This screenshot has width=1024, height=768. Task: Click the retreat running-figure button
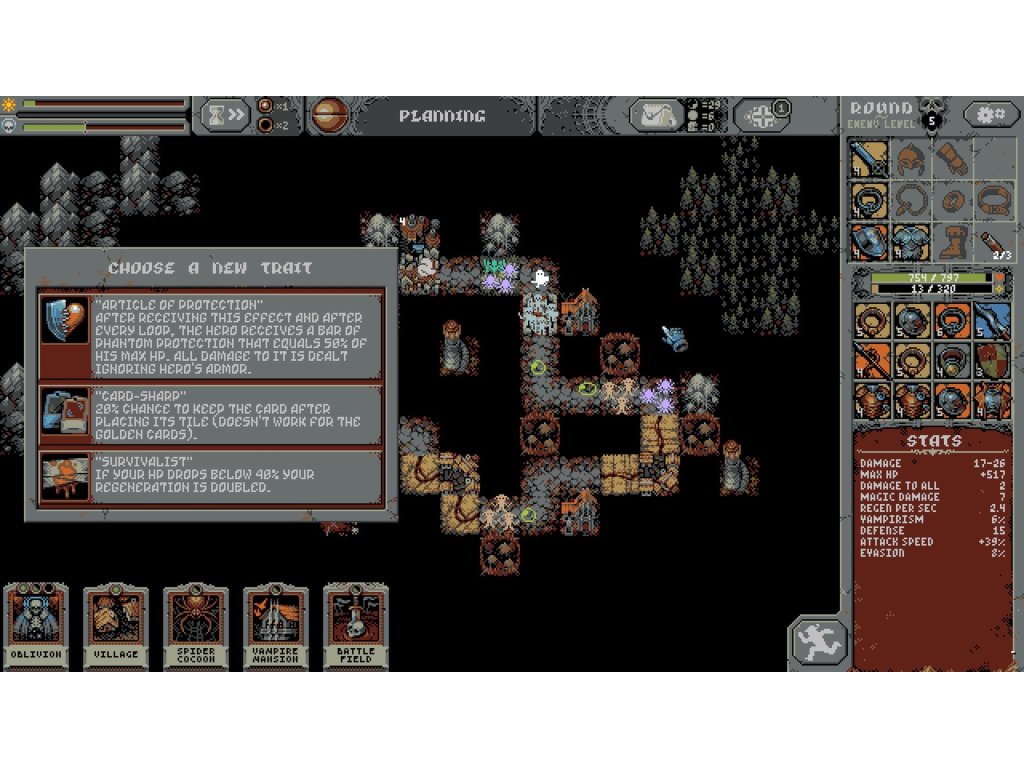click(x=819, y=642)
